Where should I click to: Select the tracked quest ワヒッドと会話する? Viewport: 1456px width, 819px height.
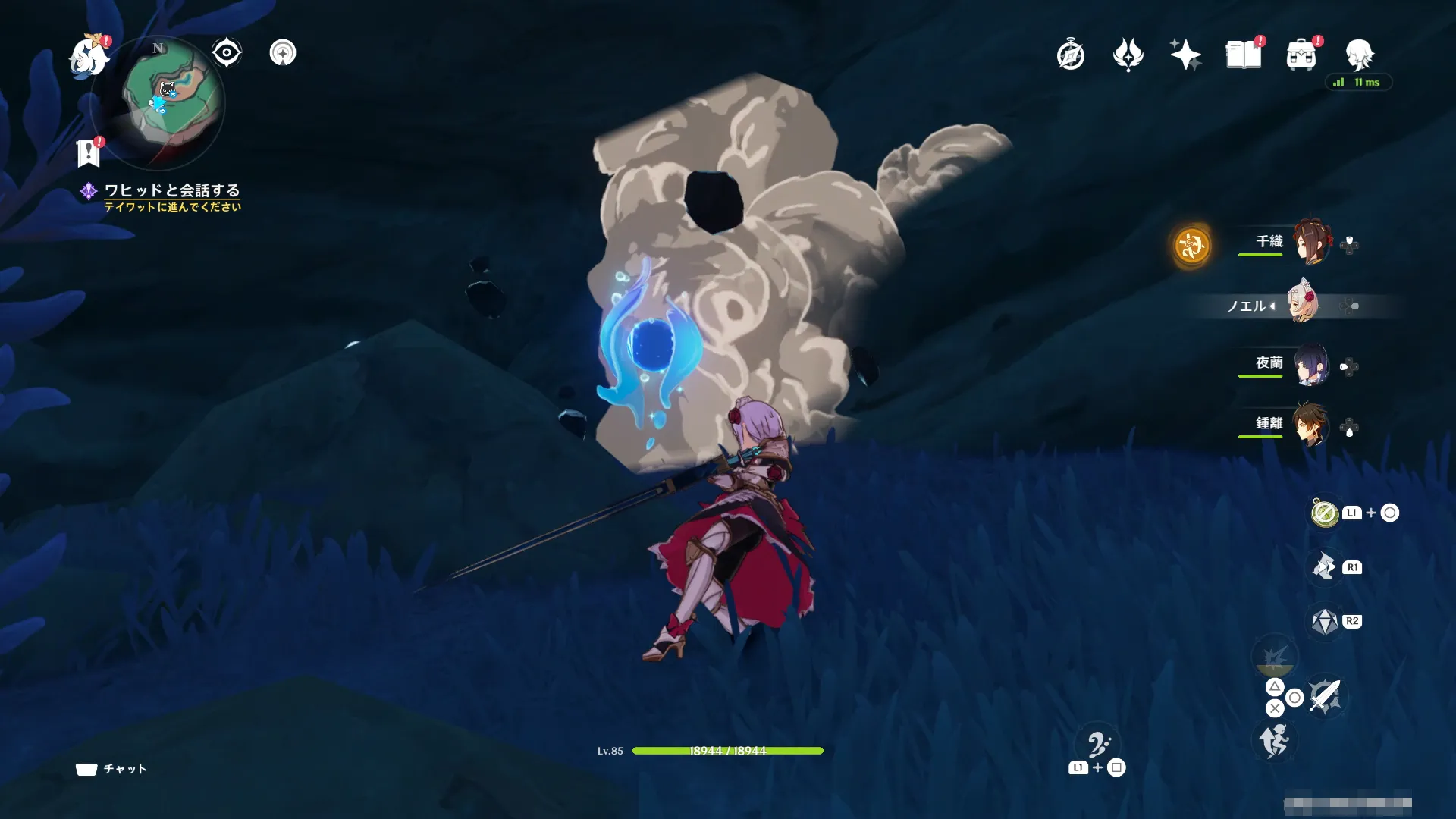click(x=171, y=190)
